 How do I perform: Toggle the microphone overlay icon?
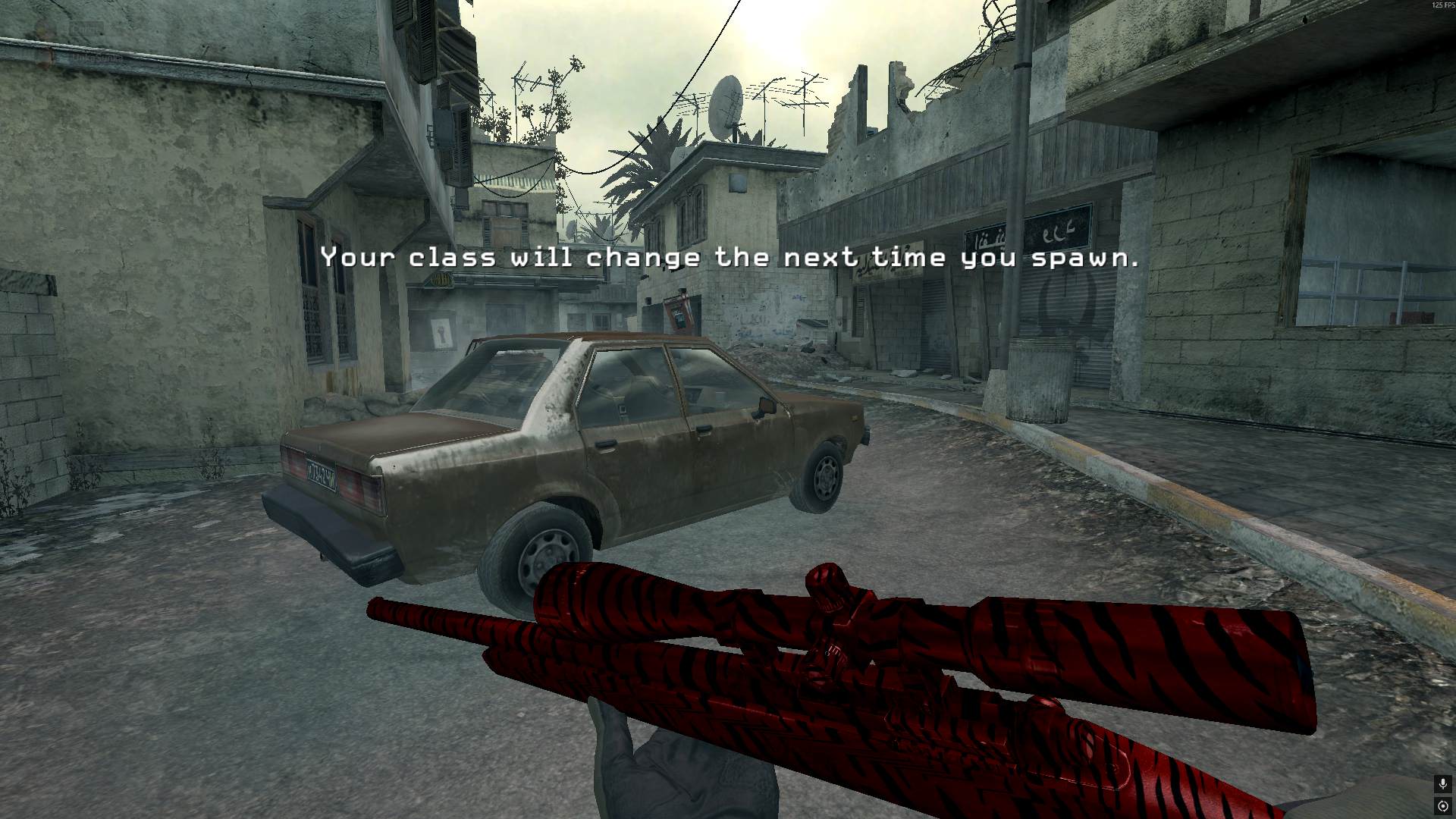1443,784
